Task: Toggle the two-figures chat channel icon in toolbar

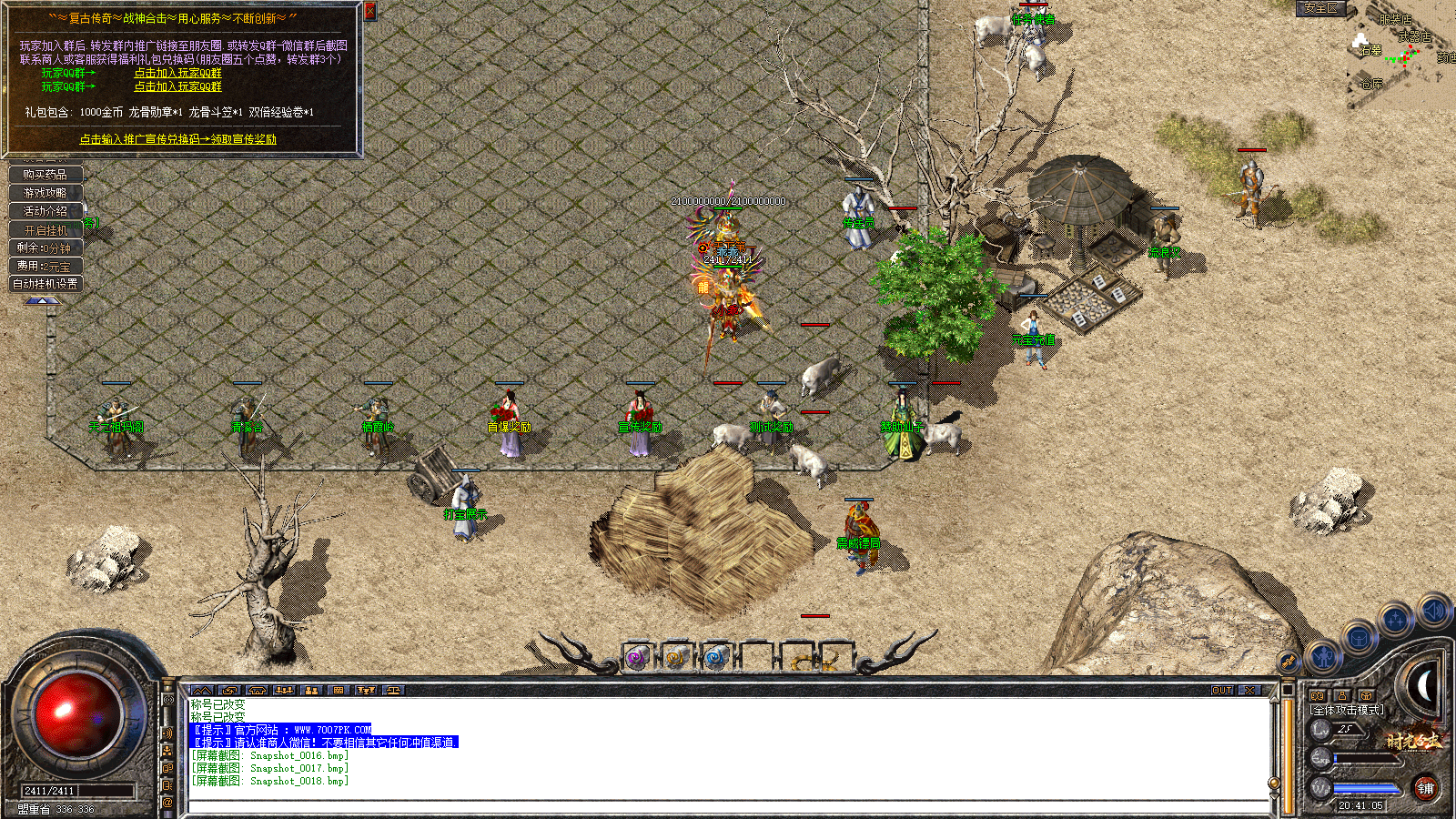Action: (x=311, y=690)
